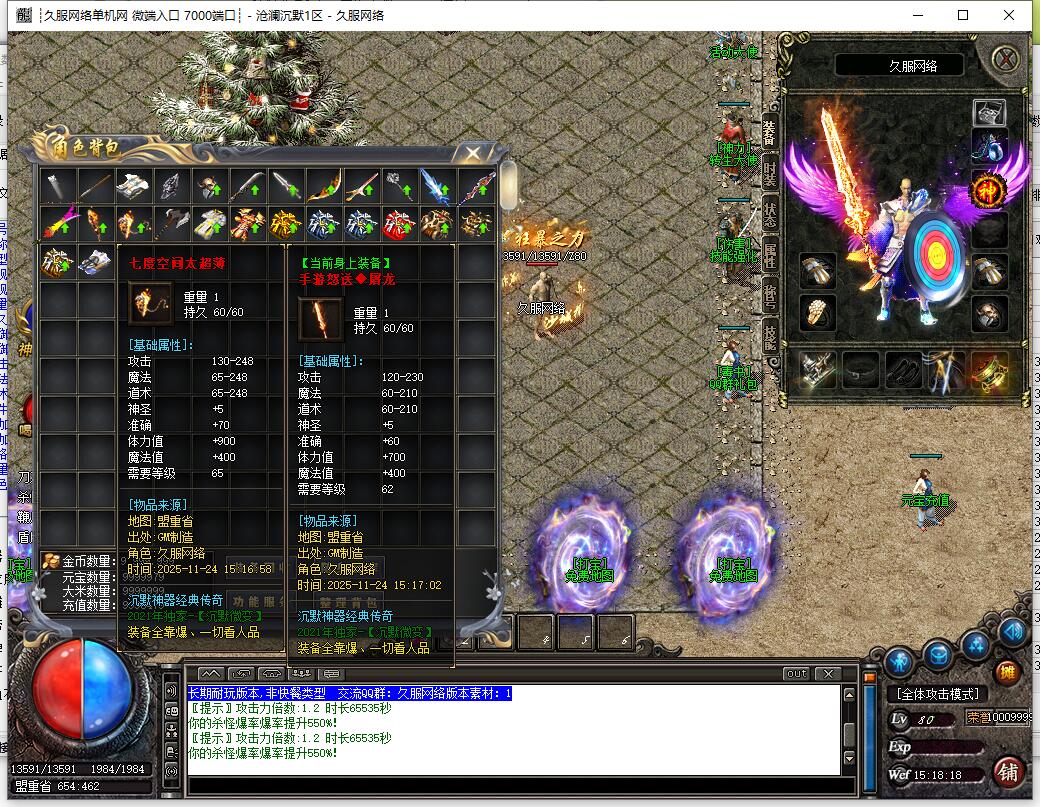1040x807 pixels.
Task: Select the equipped necklace slot
Action: tap(989, 148)
